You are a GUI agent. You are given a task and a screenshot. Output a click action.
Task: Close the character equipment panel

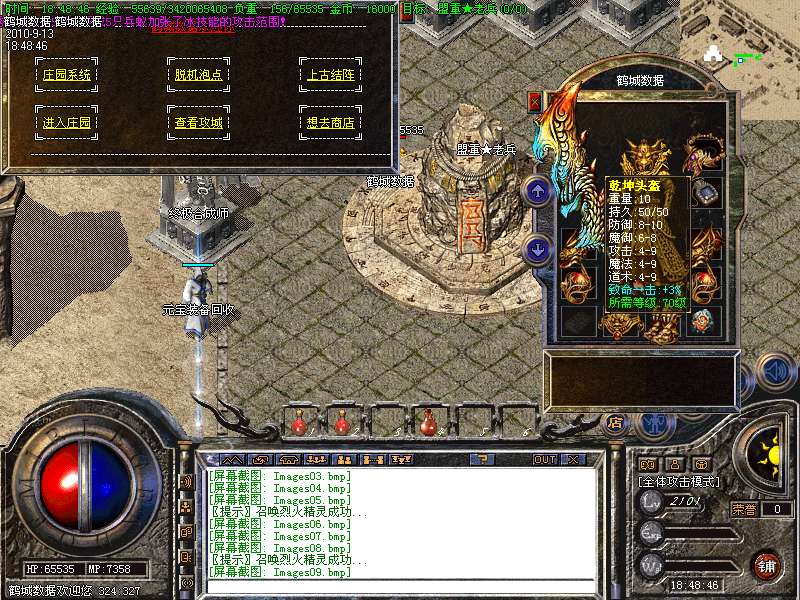click(x=535, y=101)
